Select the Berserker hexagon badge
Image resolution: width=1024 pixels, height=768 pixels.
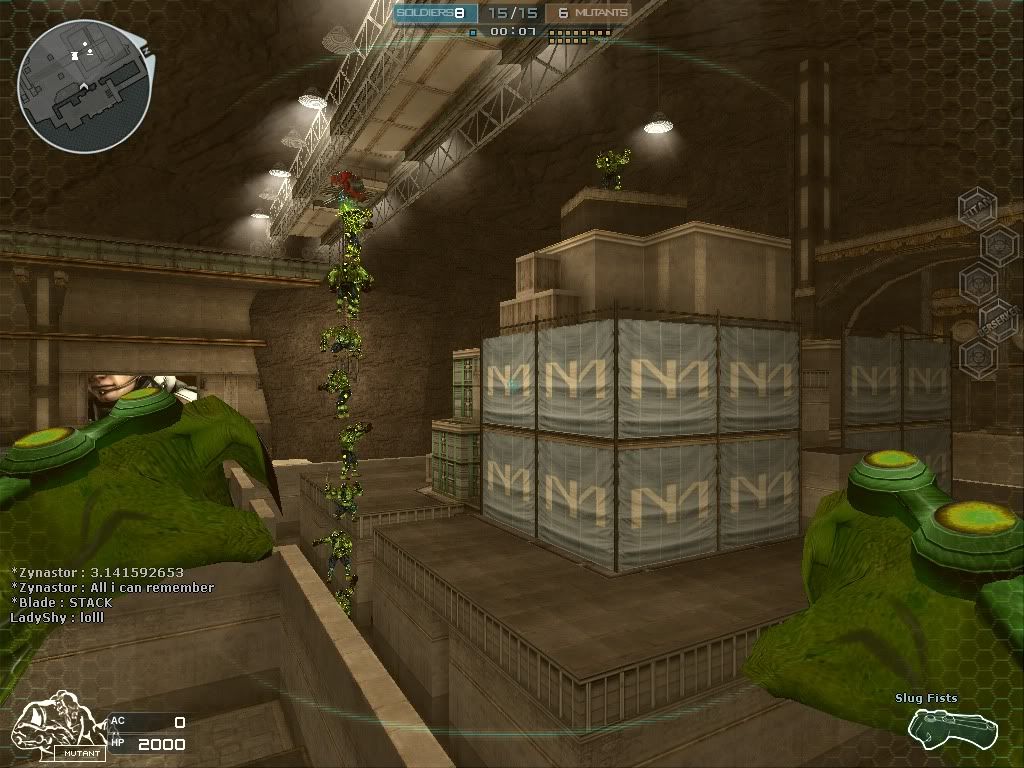tap(998, 321)
